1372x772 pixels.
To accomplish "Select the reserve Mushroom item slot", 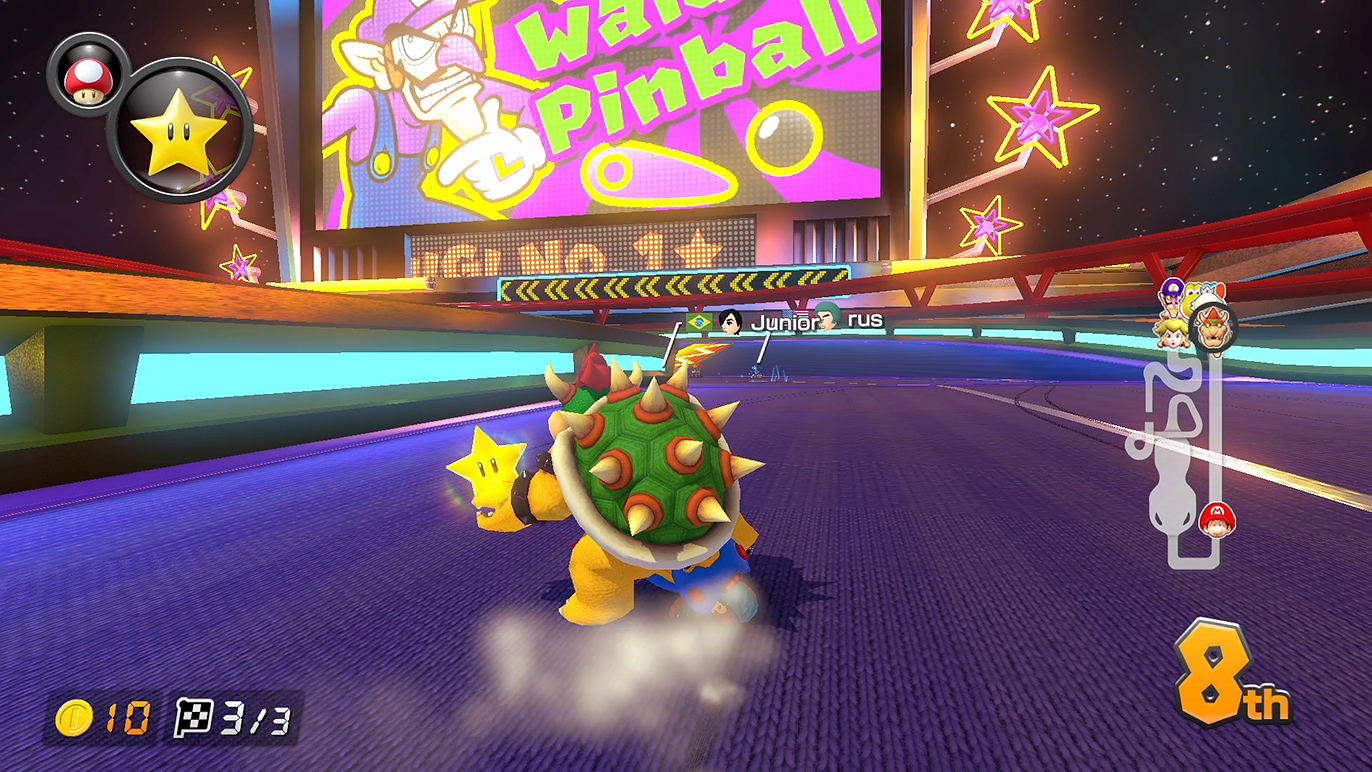I will [85, 73].
